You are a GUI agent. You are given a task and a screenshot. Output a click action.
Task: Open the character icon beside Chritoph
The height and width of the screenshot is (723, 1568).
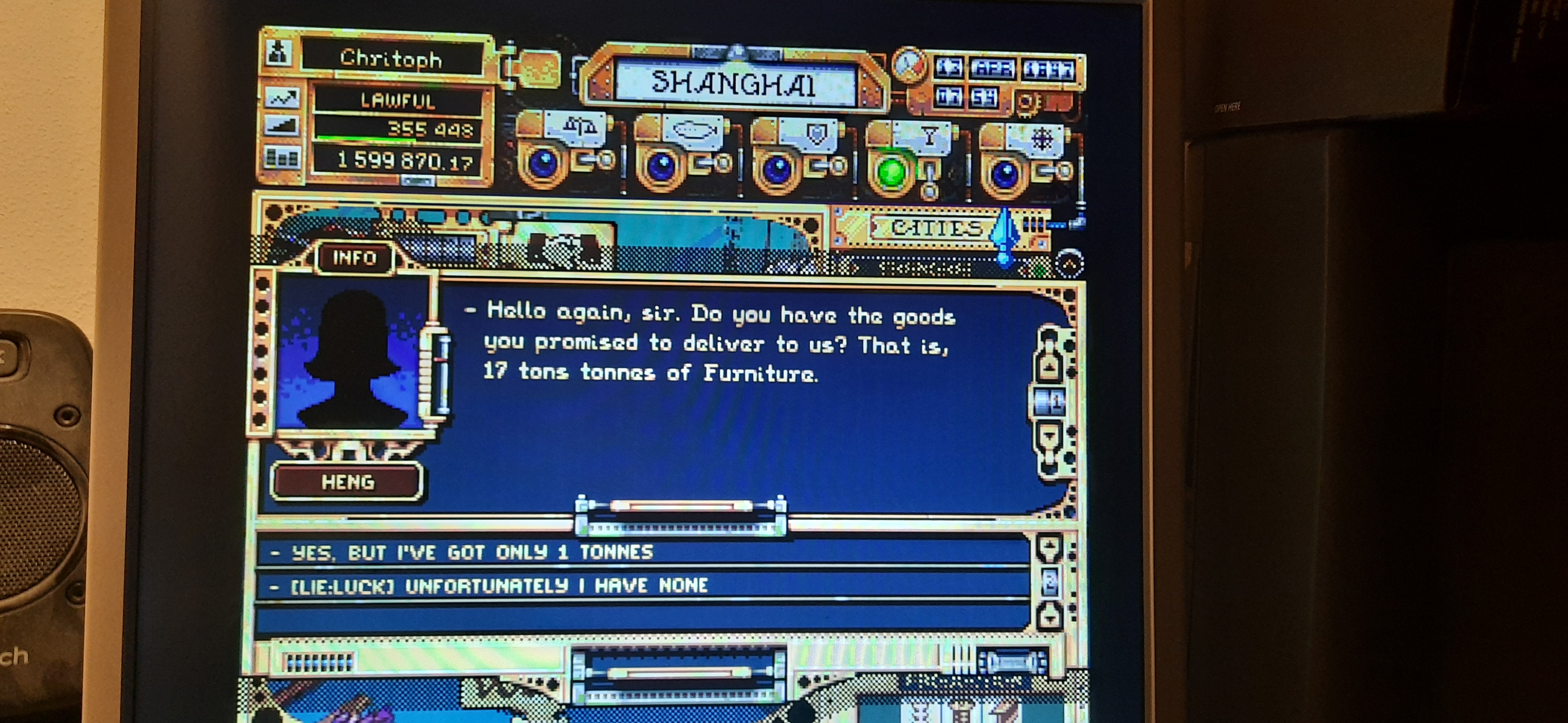(278, 53)
